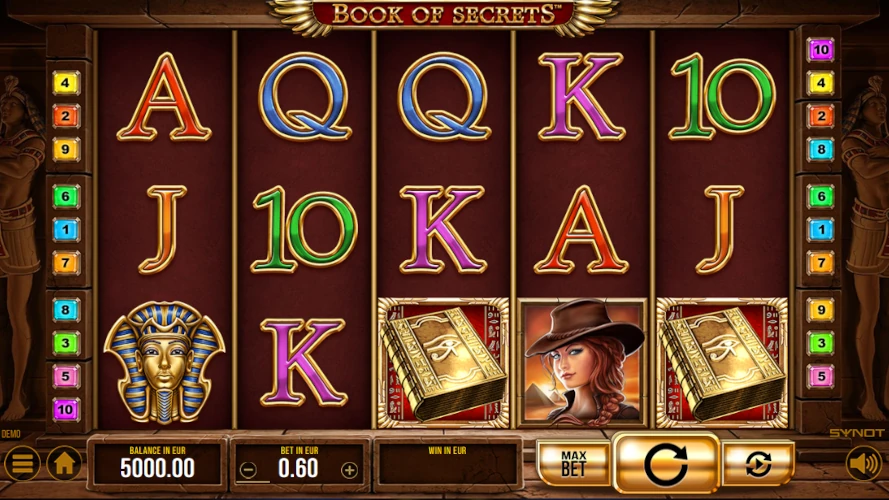Spin the reels with the circular arrow button

pos(666,464)
